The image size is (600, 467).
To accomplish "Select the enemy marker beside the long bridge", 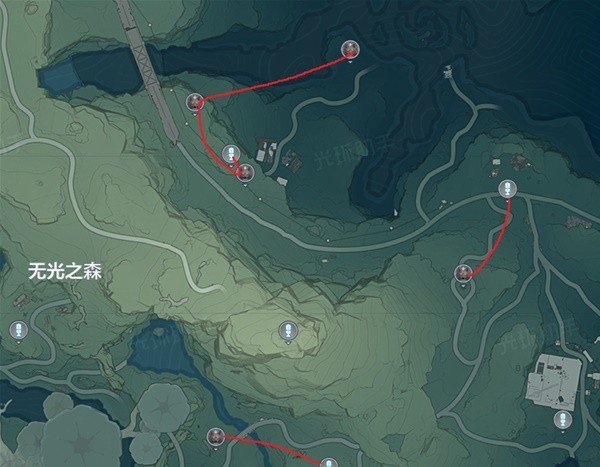I will tap(196, 101).
